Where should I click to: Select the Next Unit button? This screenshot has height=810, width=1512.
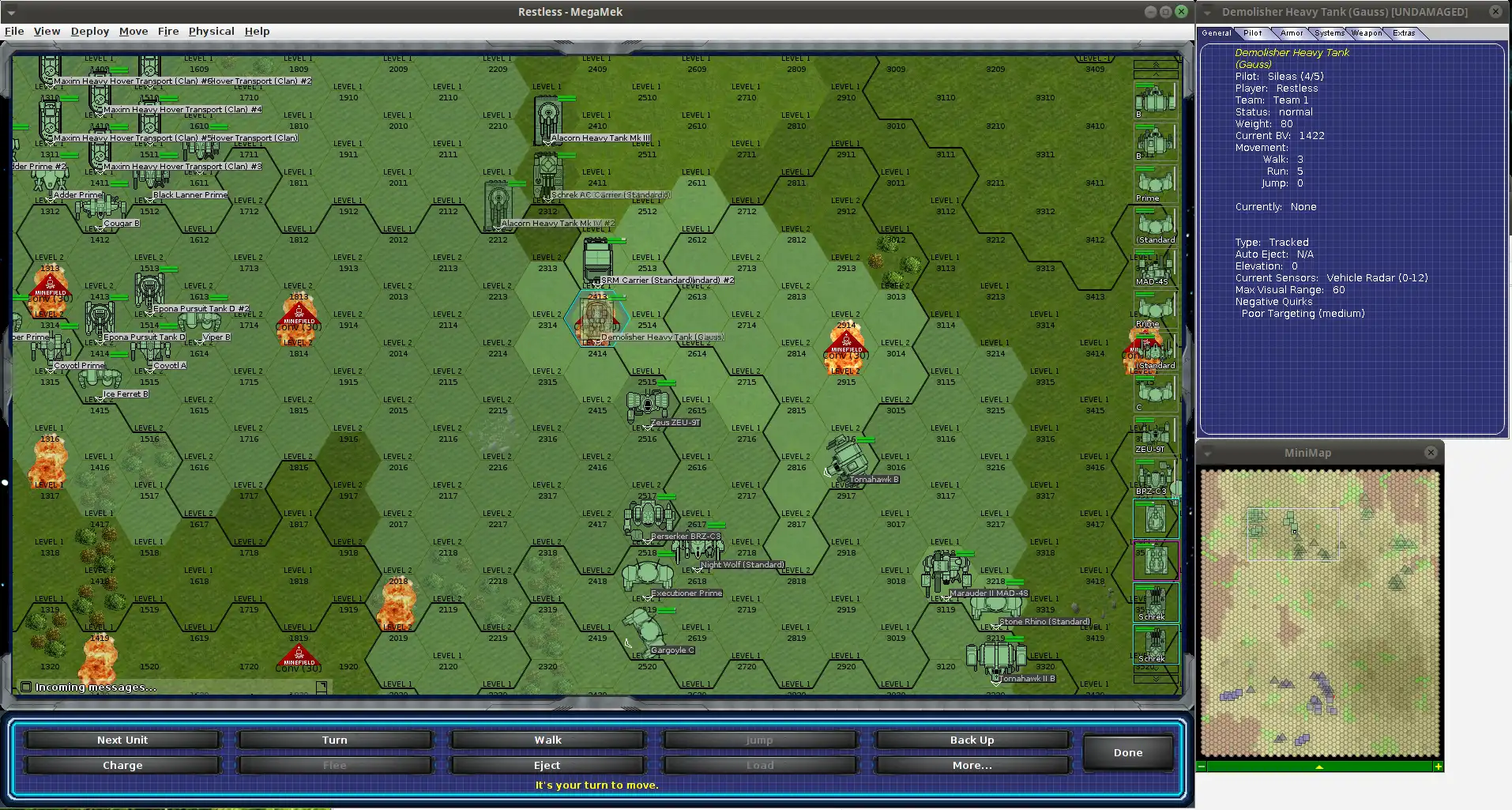[x=122, y=740]
